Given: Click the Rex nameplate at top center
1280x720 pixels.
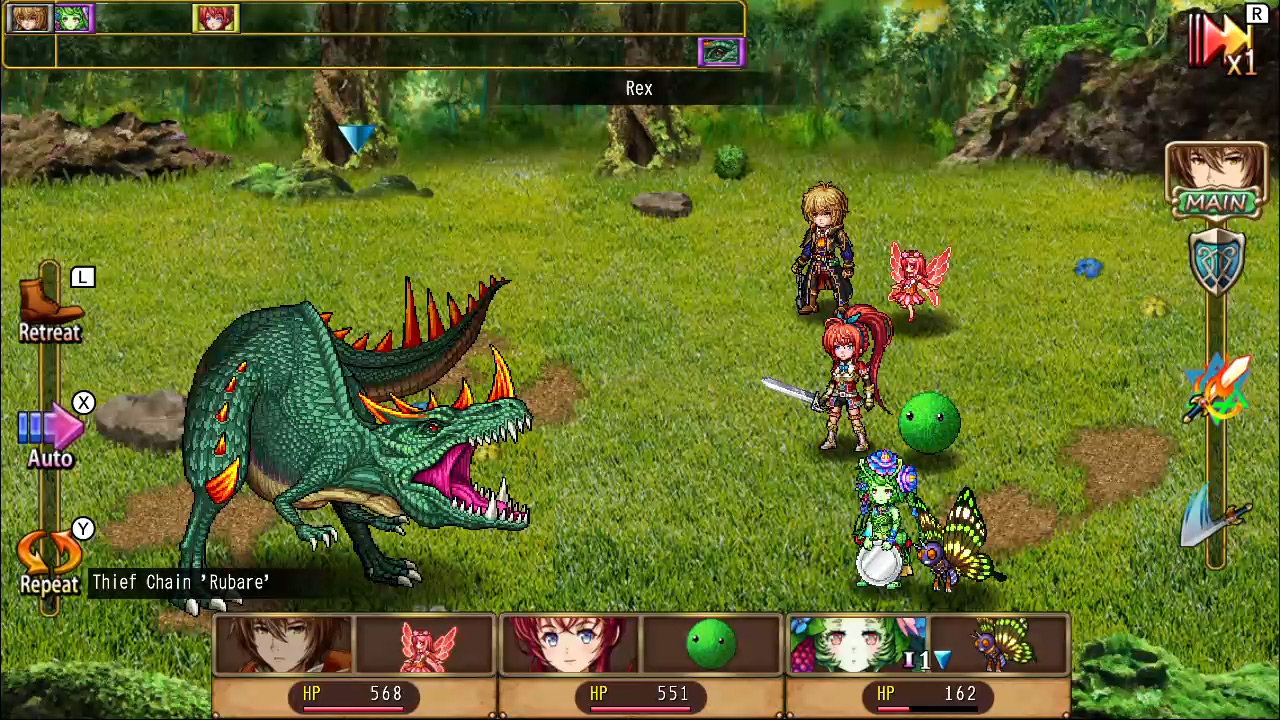Looking at the screenshot, I should [639, 88].
